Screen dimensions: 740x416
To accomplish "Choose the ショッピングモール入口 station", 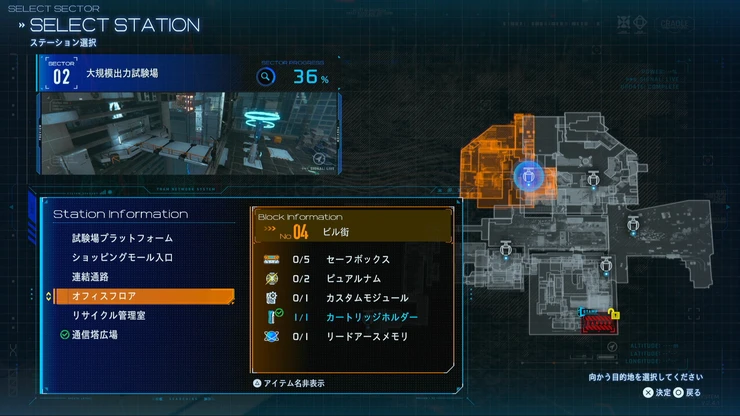I will coord(122,257).
